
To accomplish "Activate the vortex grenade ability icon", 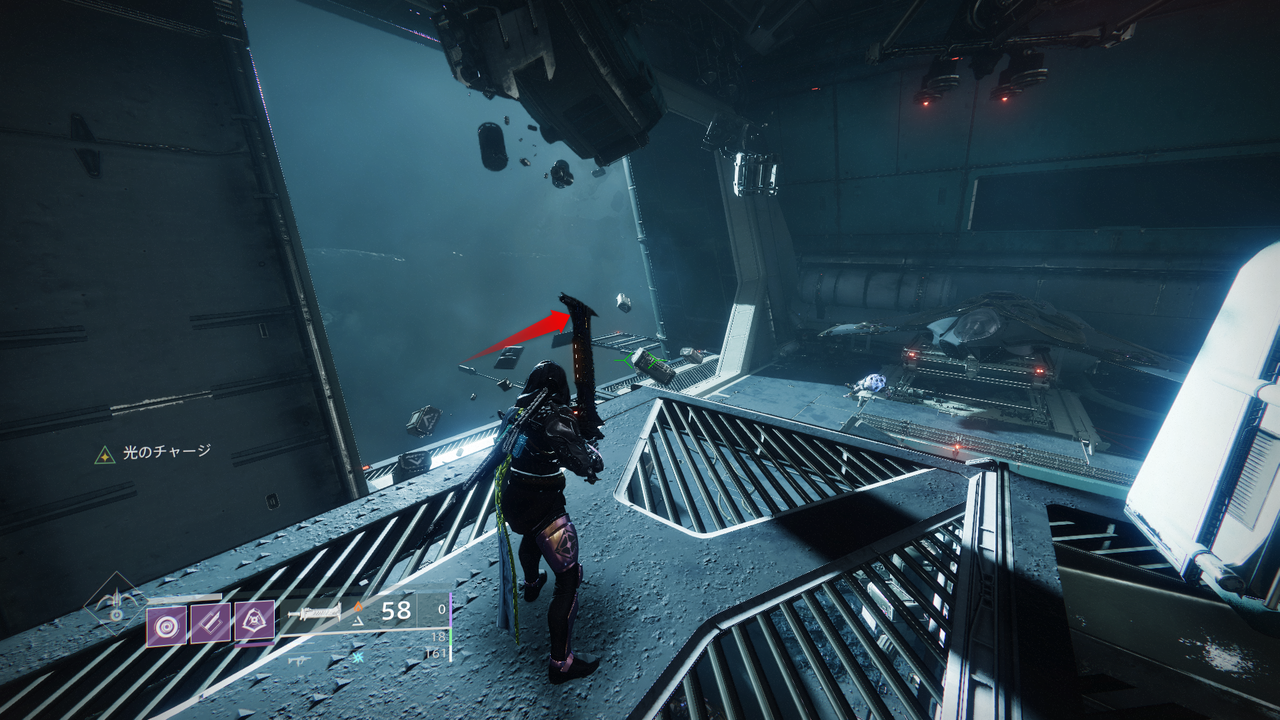I will [166, 626].
